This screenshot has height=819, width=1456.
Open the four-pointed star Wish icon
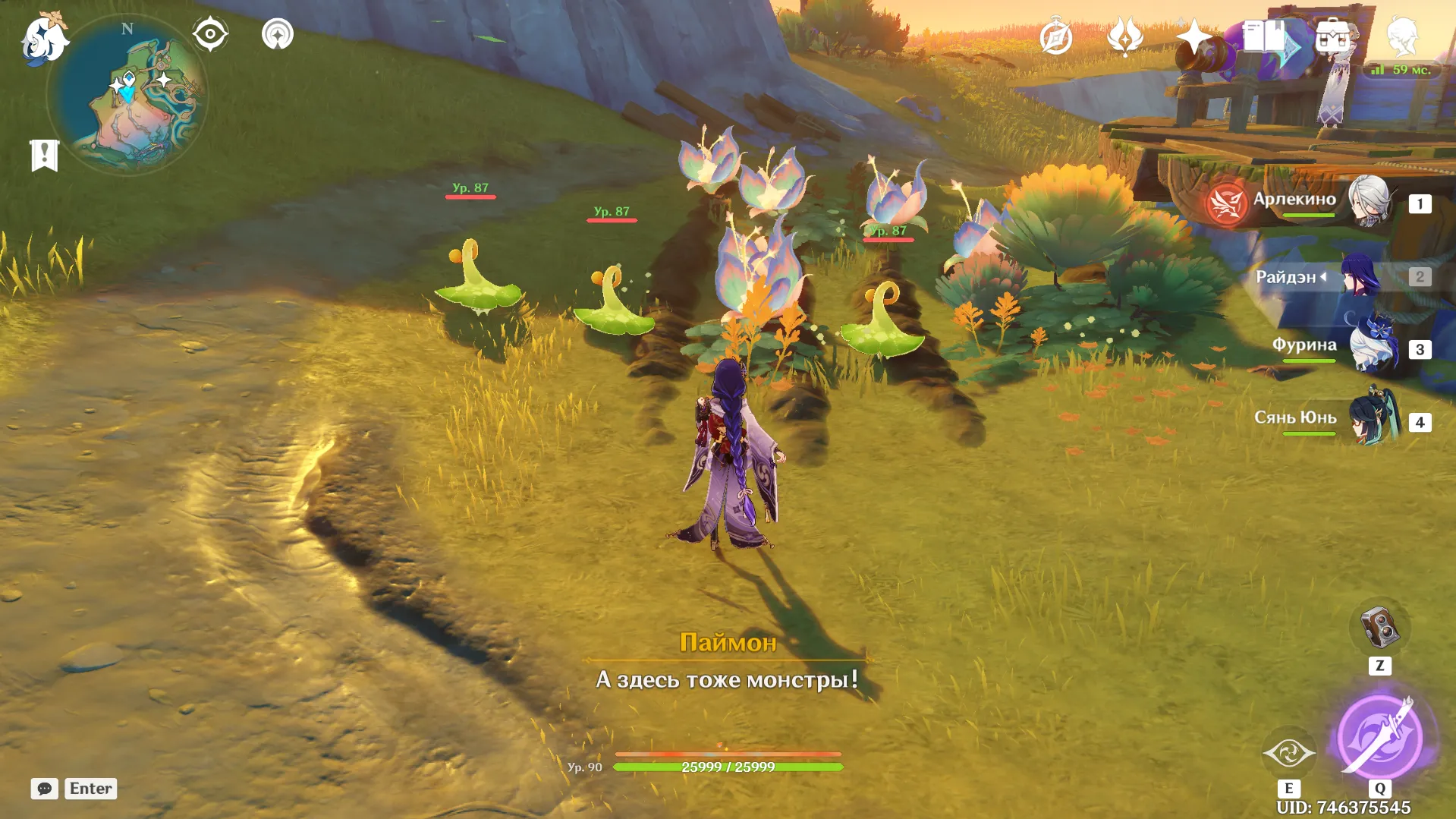[x=1193, y=37]
